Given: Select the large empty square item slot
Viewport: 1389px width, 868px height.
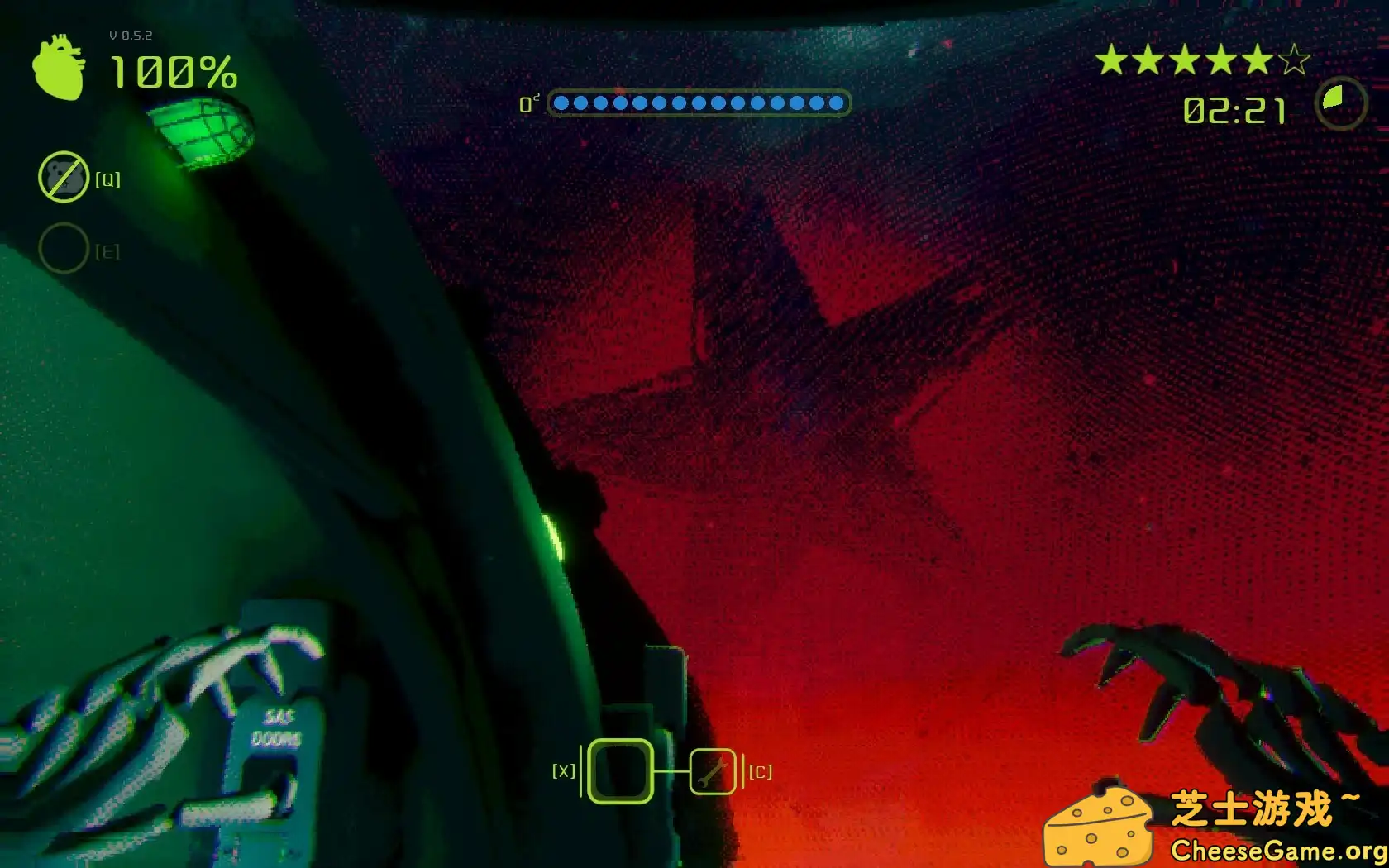Looking at the screenshot, I should pos(620,771).
